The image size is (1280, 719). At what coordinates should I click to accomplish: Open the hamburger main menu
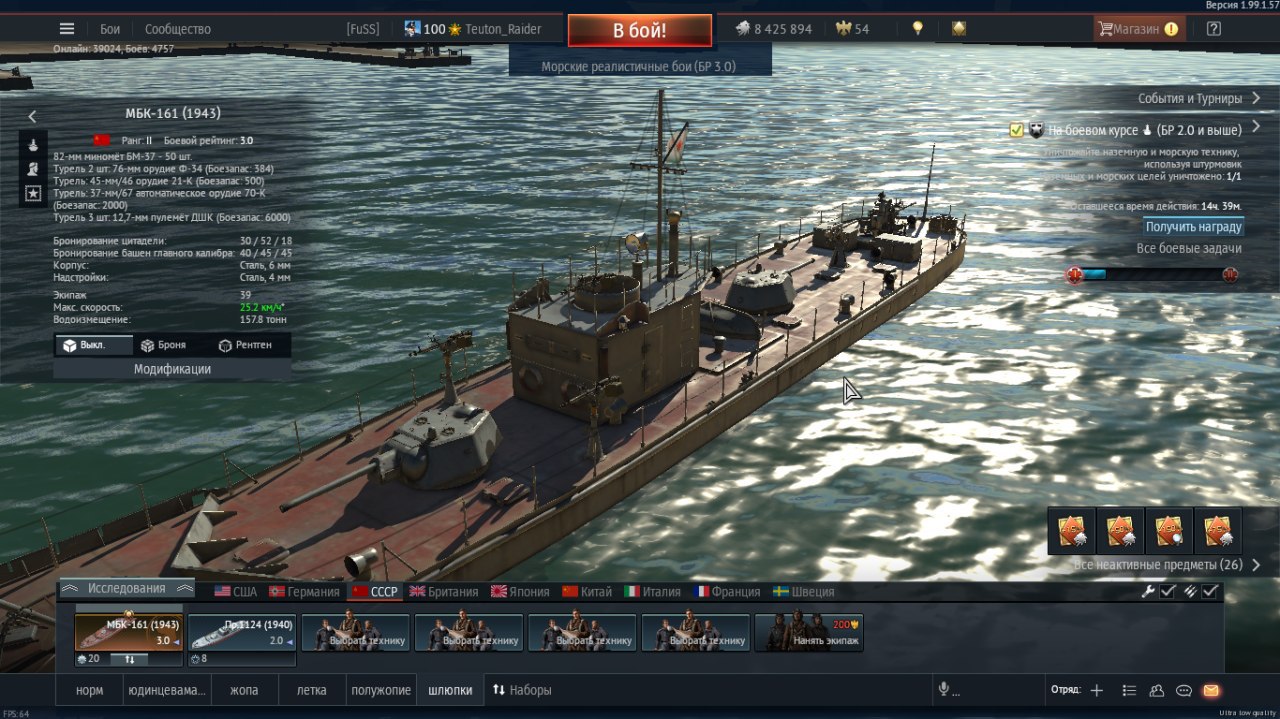[67, 29]
